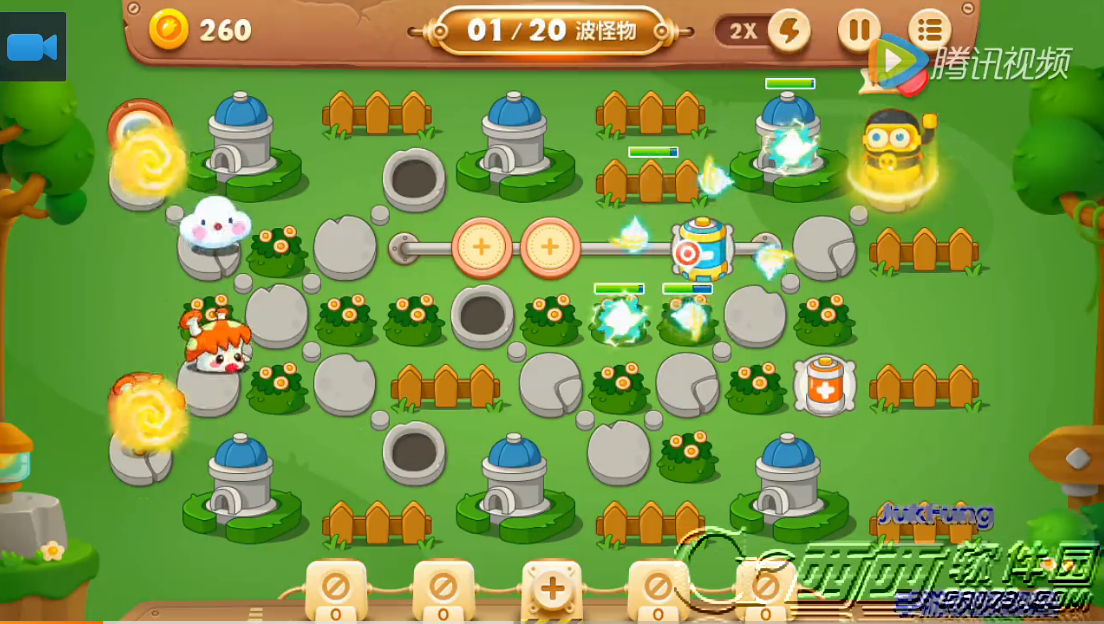The width and height of the screenshot is (1104, 624).
Task: Open the list menu button
Action: pos(929,30)
